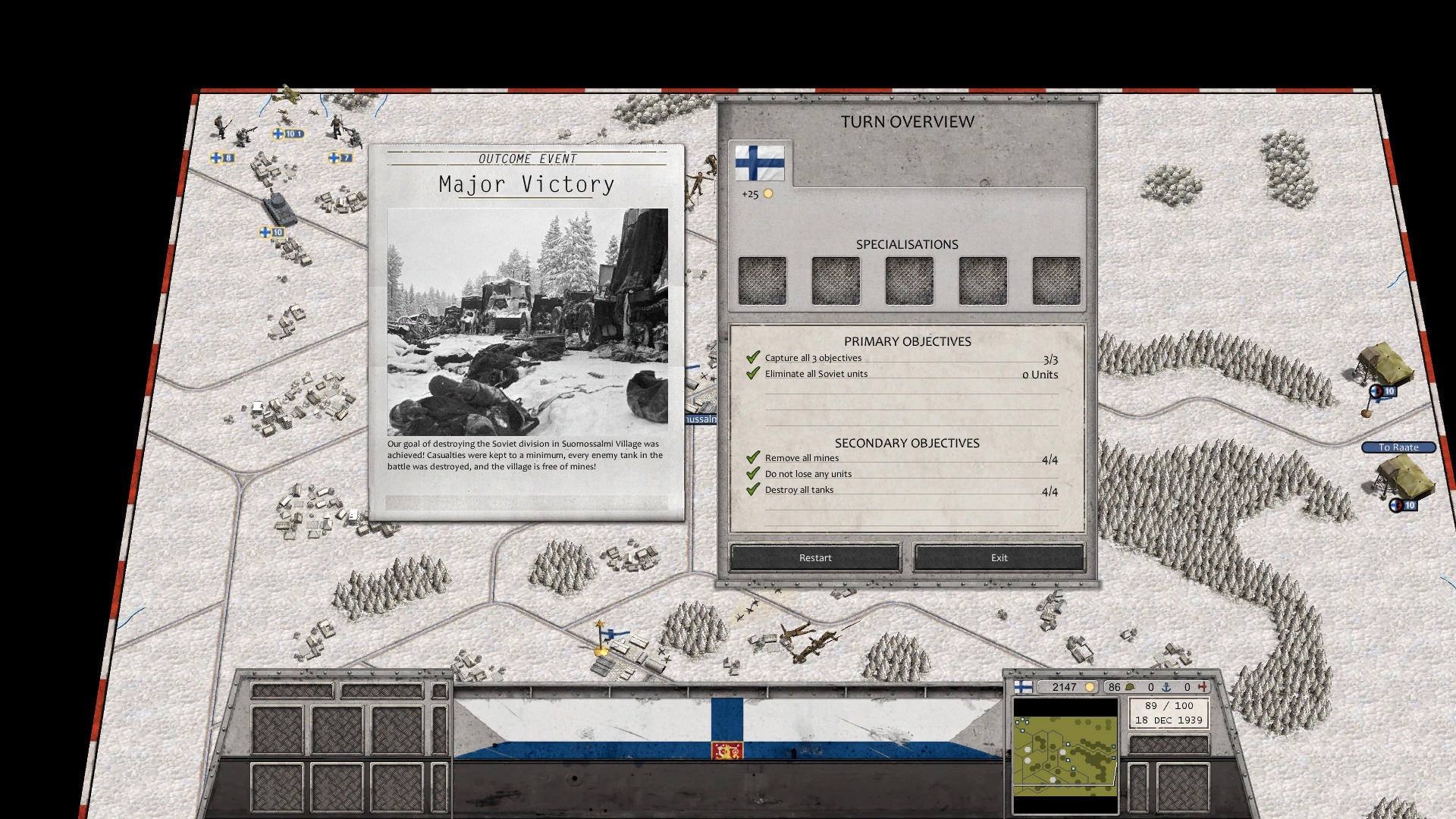Click the checkmark next to Remove all mines

[753, 455]
